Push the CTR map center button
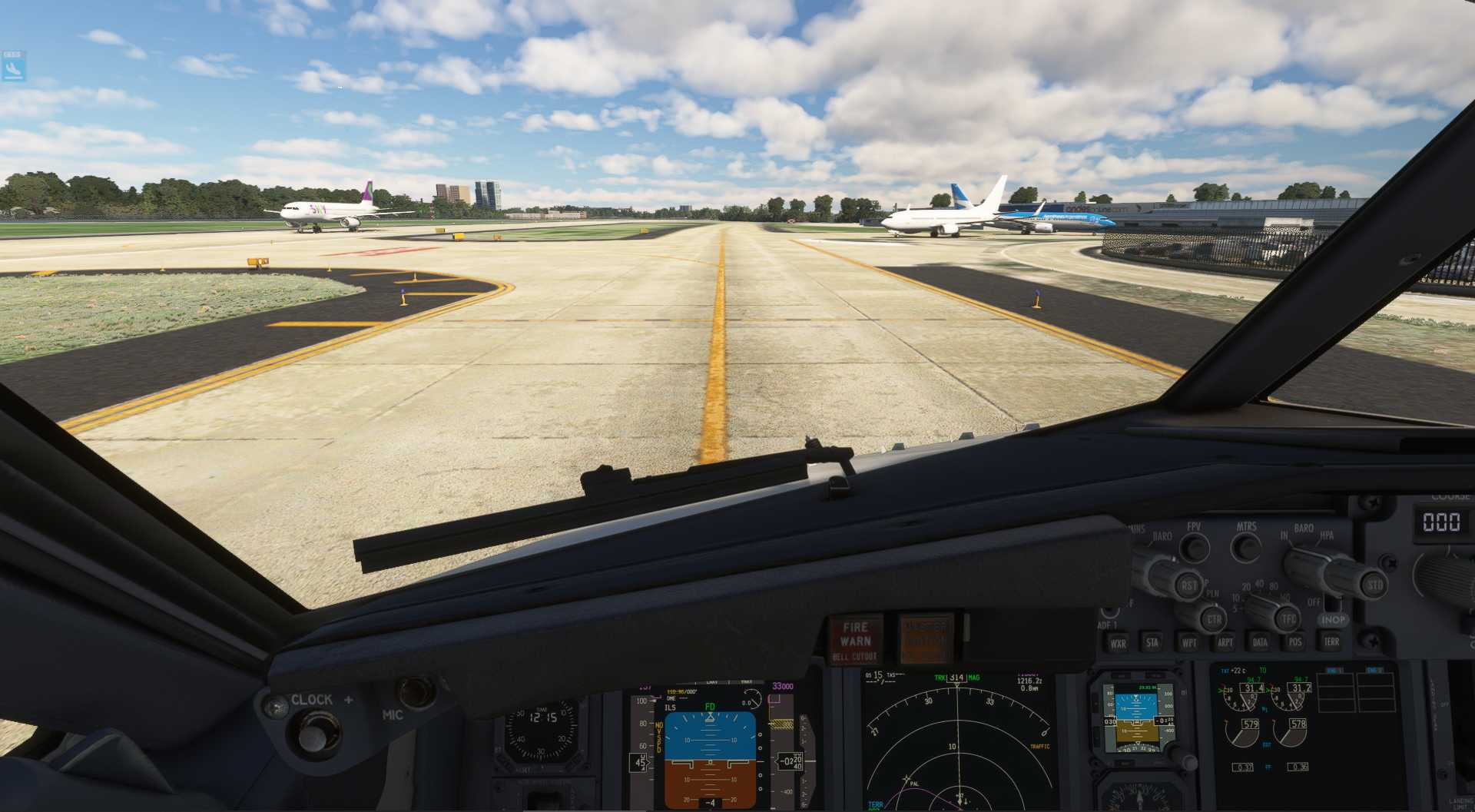The height and width of the screenshot is (812, 1475). tap(1214, 619)
